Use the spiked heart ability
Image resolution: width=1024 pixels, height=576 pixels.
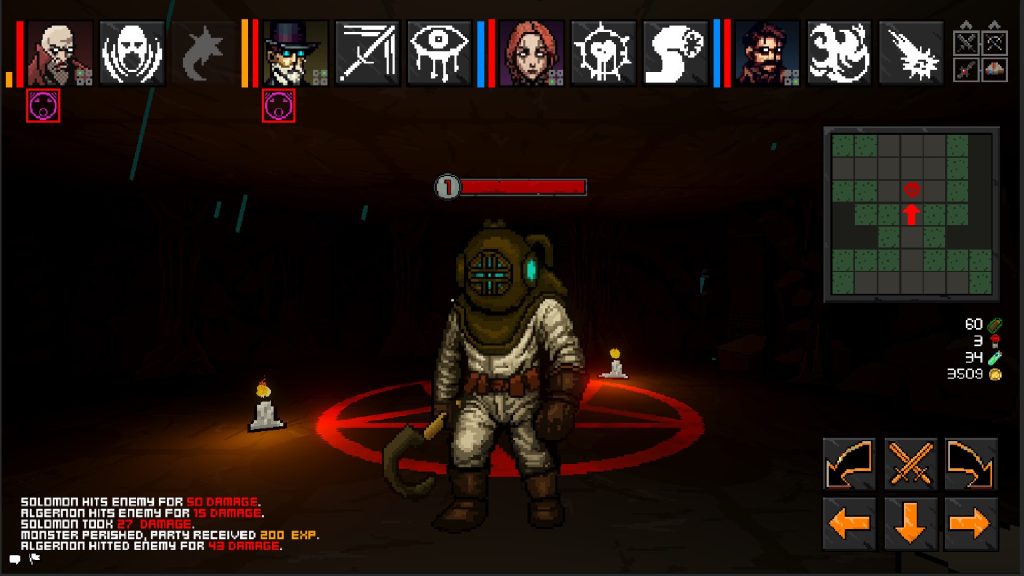603,53
